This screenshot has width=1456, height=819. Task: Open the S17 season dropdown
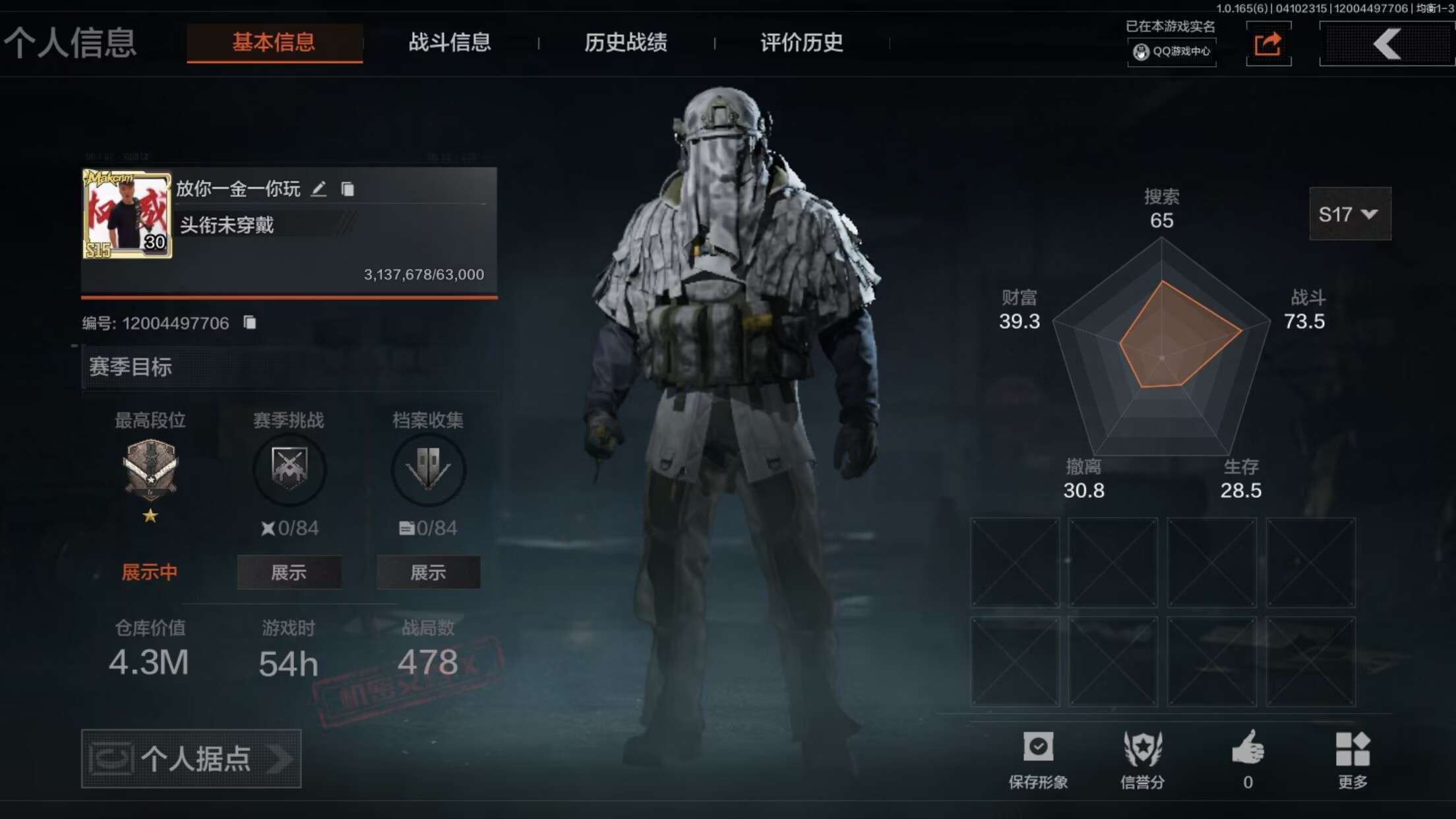click(1349, 214)
